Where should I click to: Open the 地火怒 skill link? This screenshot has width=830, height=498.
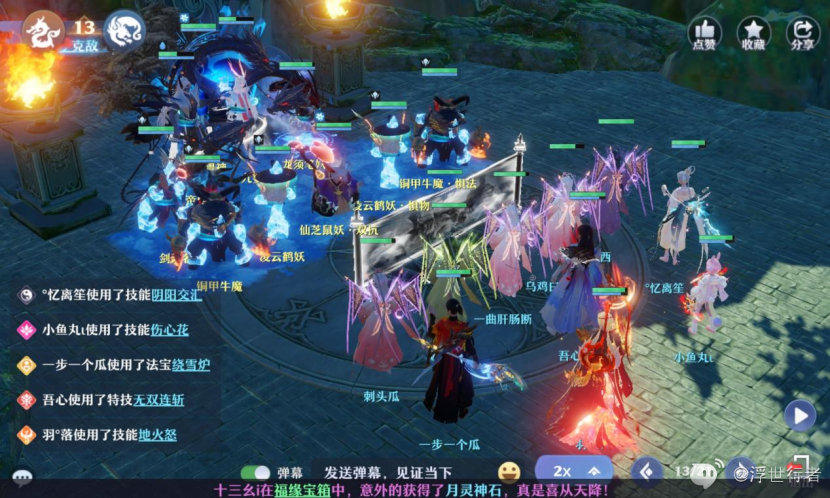(158, 435)
